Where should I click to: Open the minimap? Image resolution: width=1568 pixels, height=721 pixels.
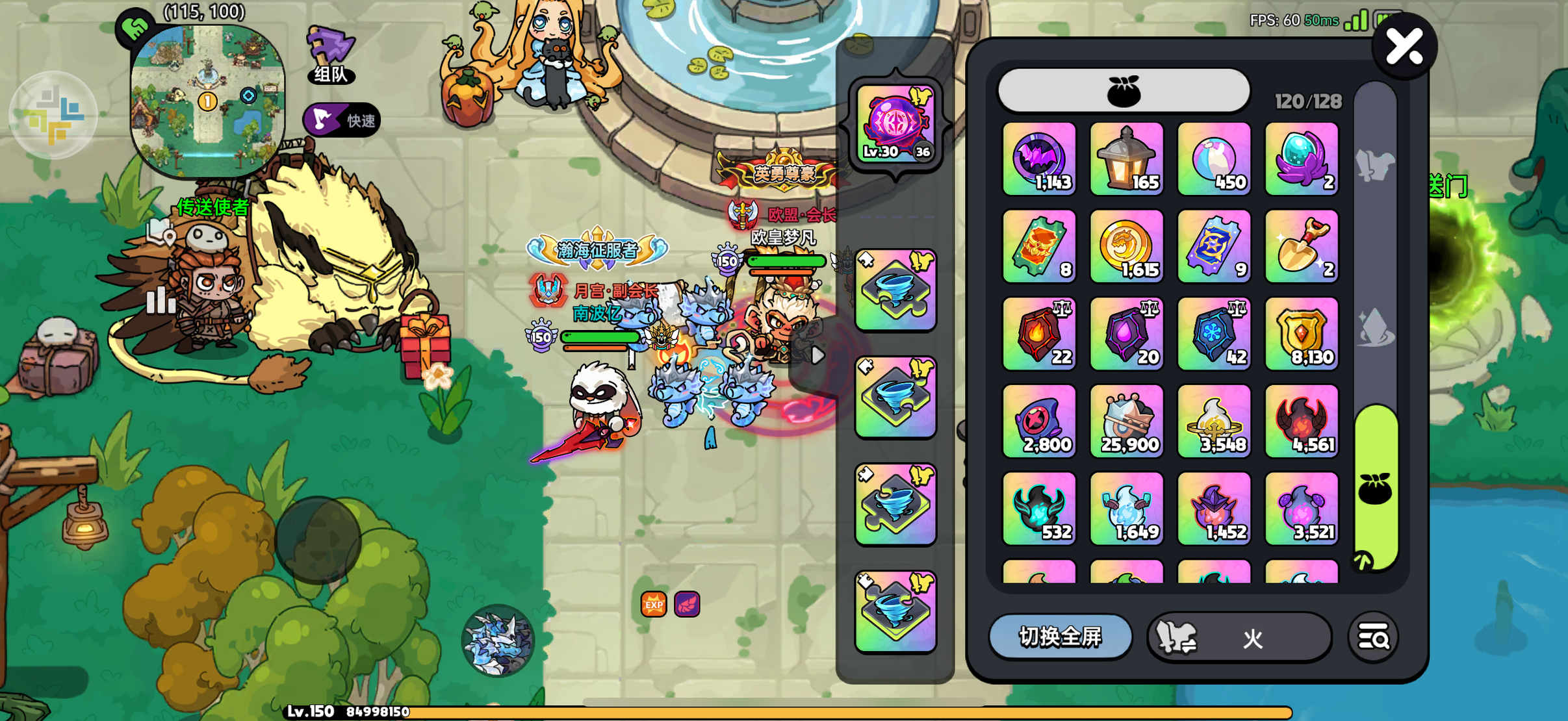pos(207,99)
